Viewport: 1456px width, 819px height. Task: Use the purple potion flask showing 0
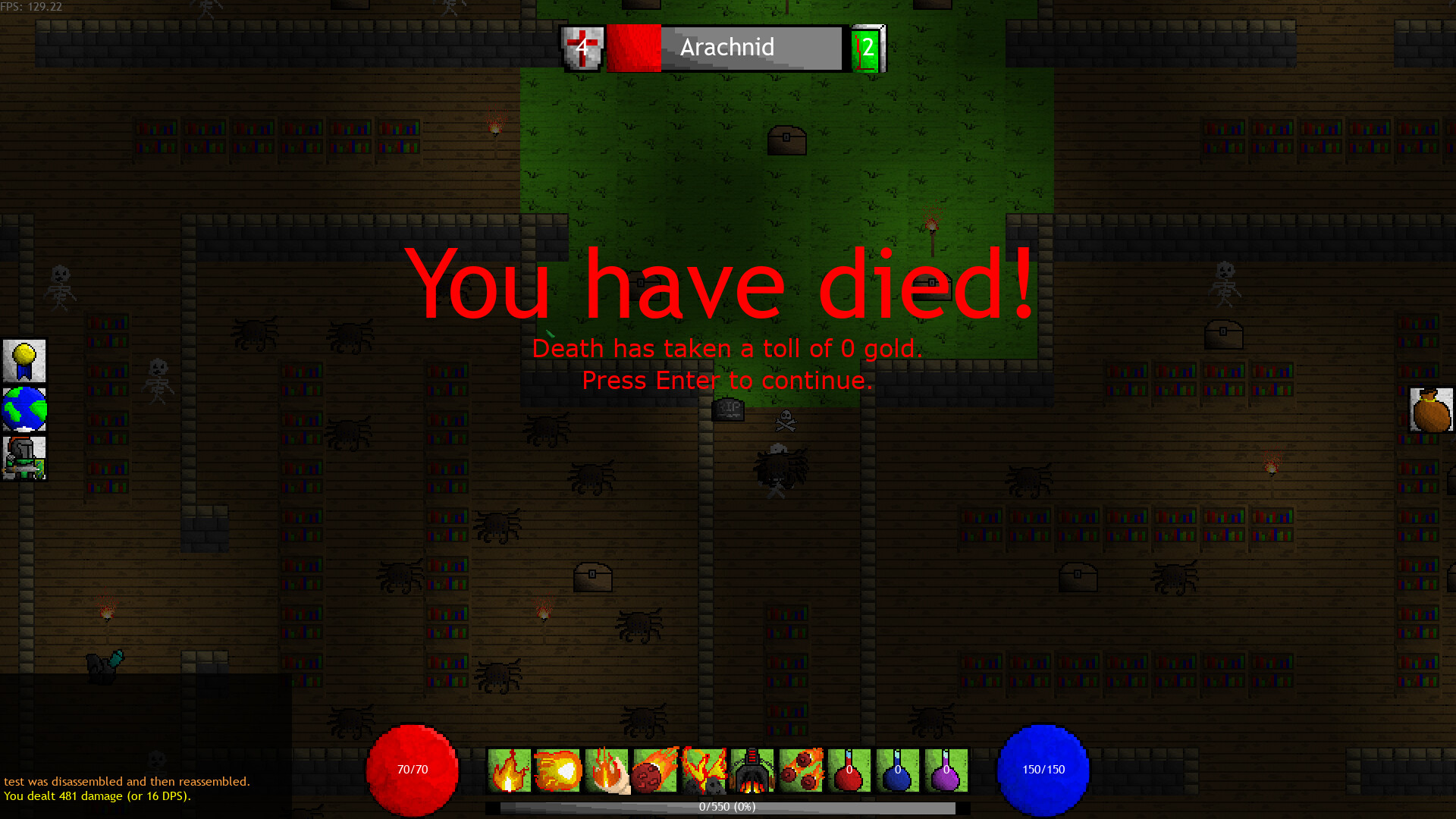pos(946,771)
